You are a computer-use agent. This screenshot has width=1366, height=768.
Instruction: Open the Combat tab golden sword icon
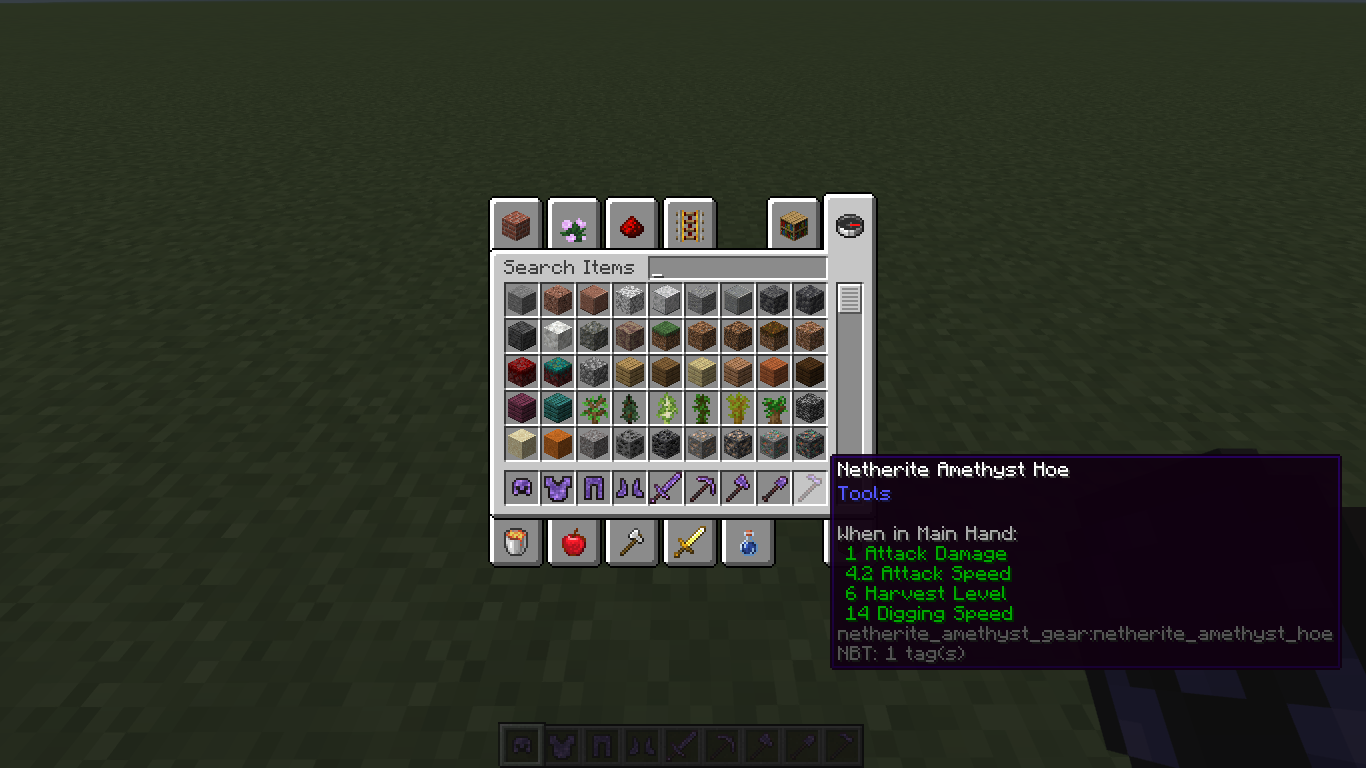[689, 542]
